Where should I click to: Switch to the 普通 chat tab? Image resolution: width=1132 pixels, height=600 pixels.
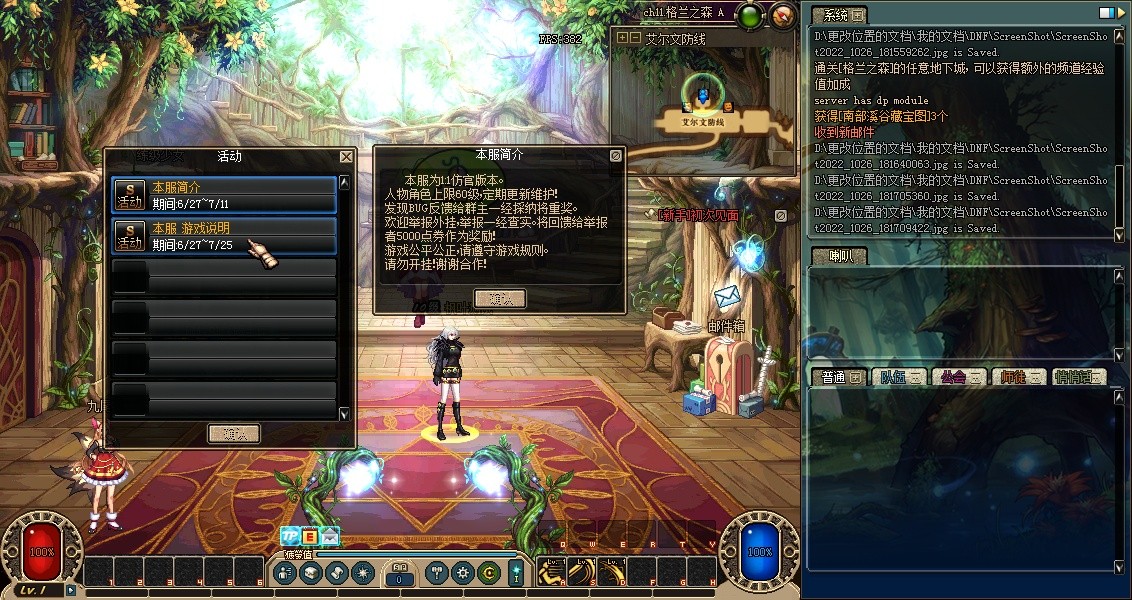point(840,377)
